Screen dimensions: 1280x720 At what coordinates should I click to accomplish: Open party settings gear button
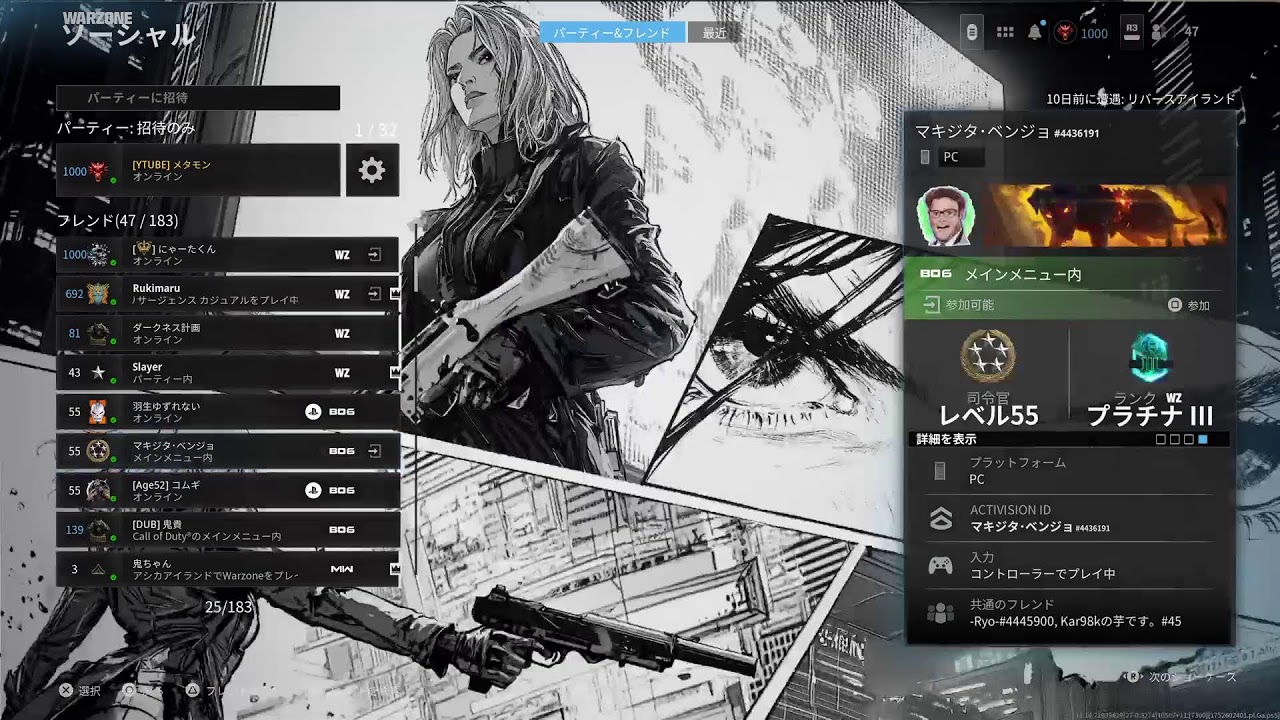pos(372,170)
